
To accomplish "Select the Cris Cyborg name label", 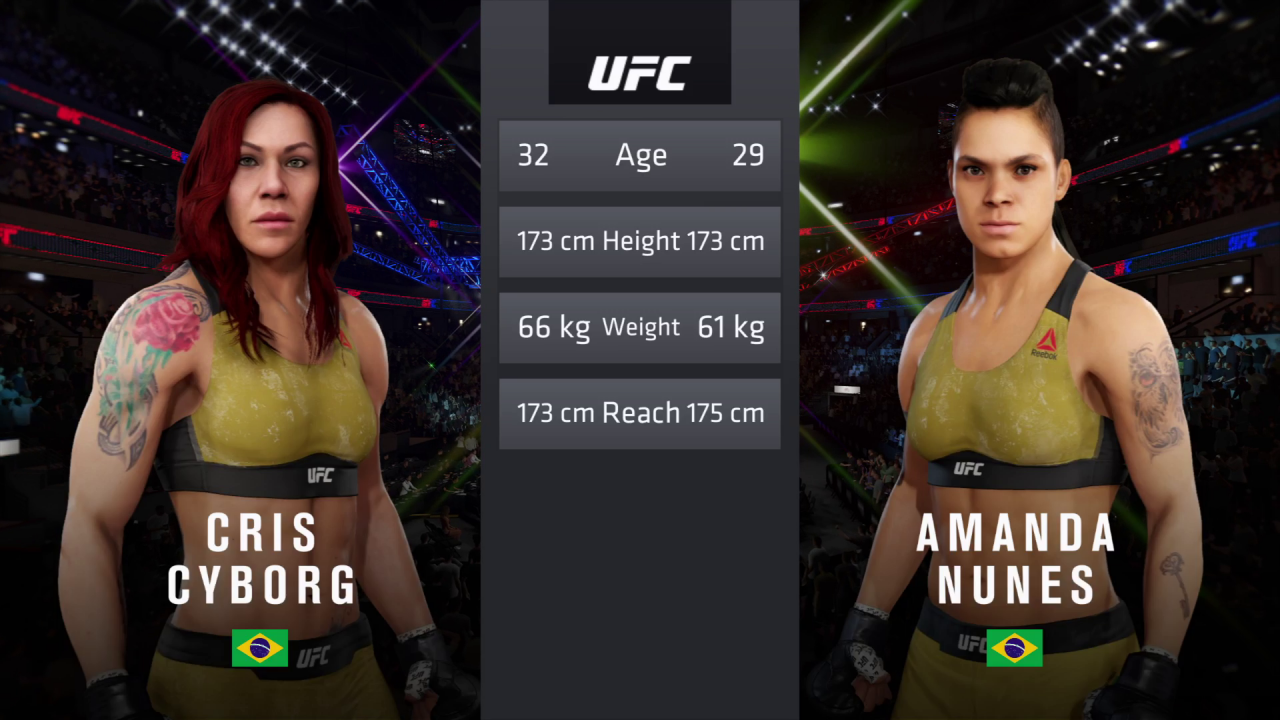I will point(264,560).
